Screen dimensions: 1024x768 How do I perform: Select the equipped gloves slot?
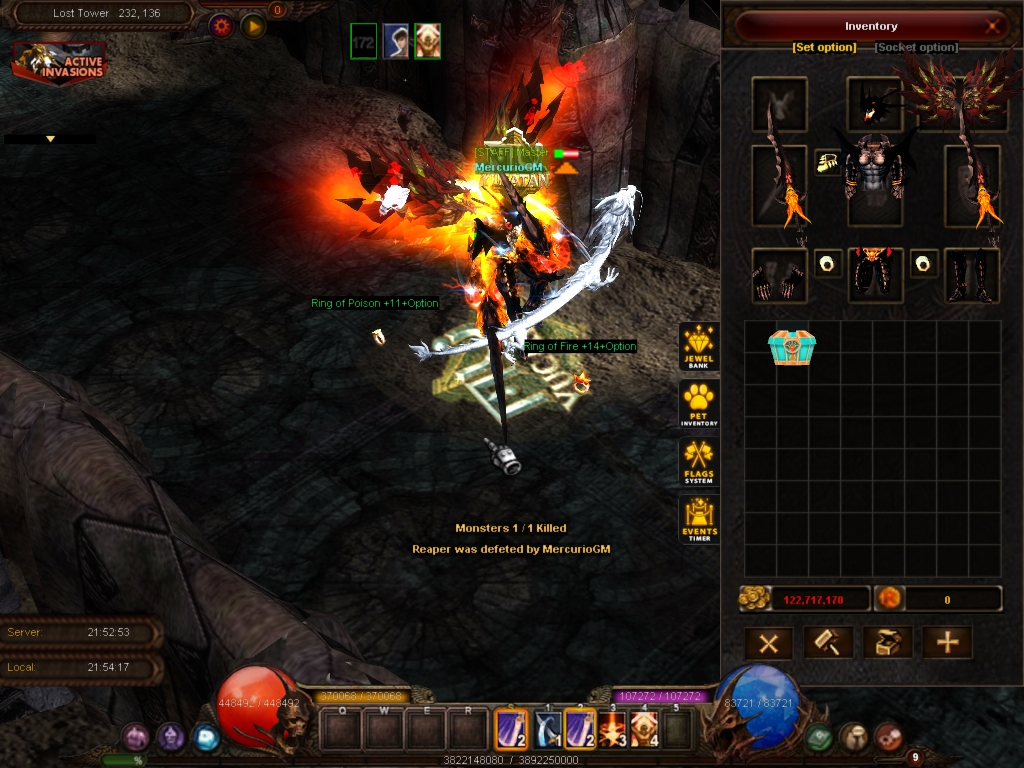[x=779, y=275]
